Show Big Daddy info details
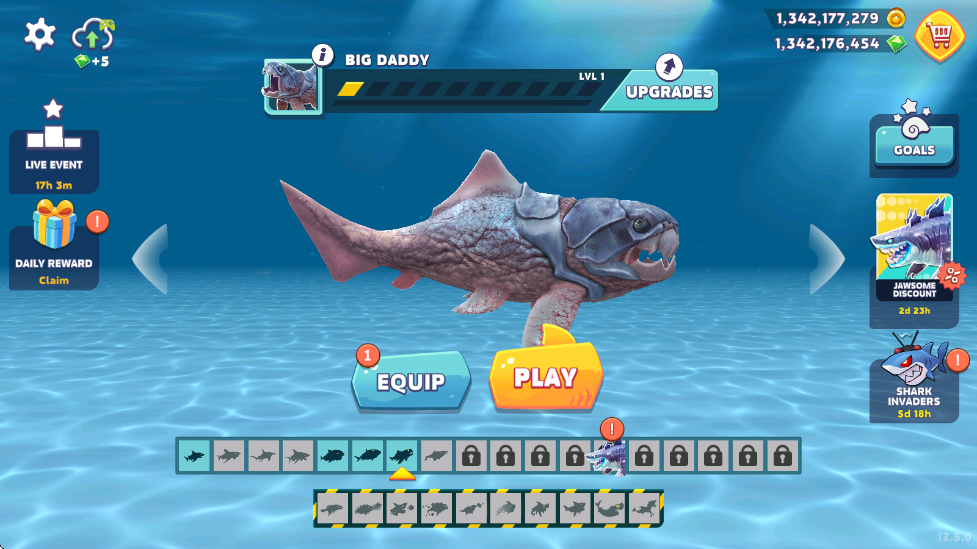This screenshot has height=549, width=977. point(322,55)
